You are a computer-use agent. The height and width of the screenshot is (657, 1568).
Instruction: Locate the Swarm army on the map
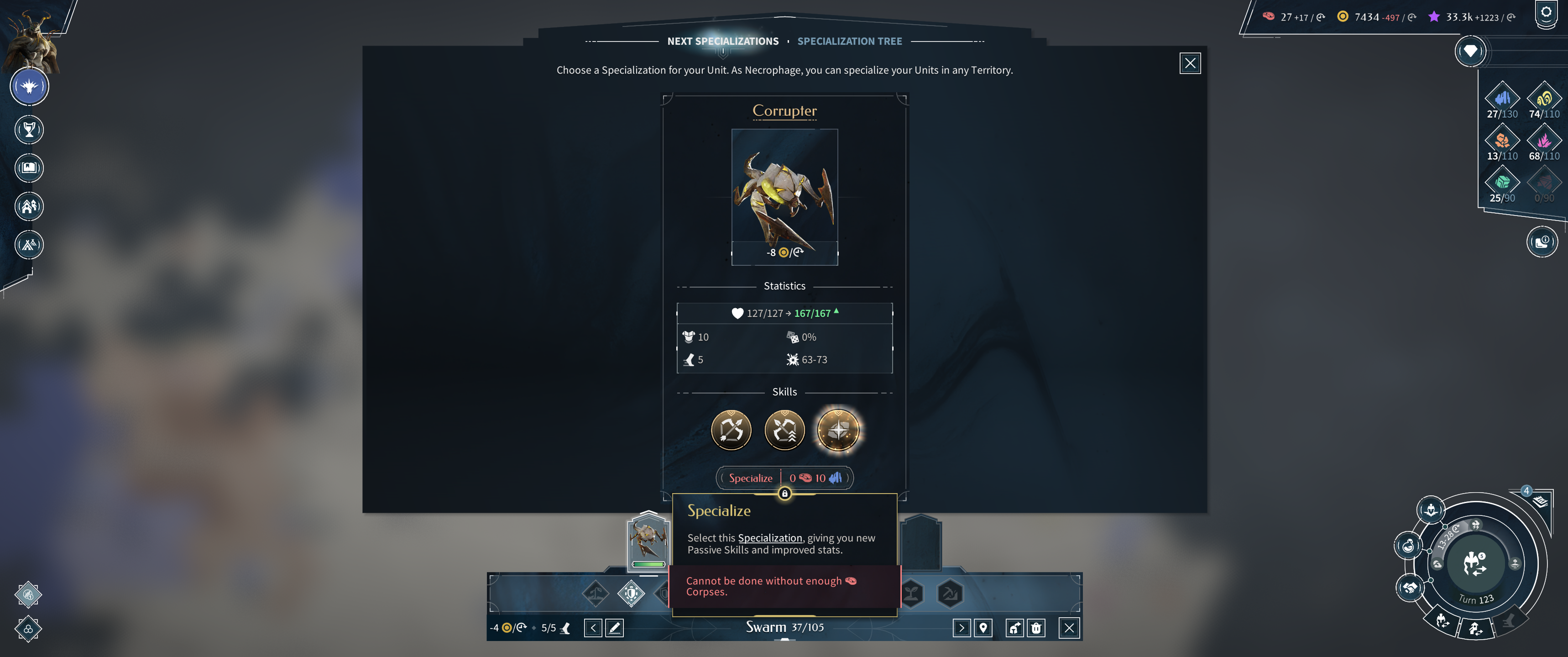983,628
